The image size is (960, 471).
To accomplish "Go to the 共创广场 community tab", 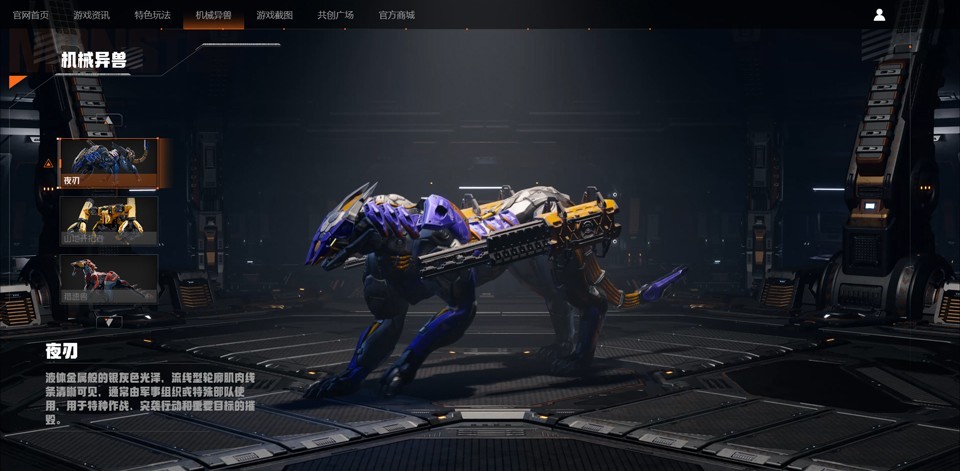I will click(335, 15).
